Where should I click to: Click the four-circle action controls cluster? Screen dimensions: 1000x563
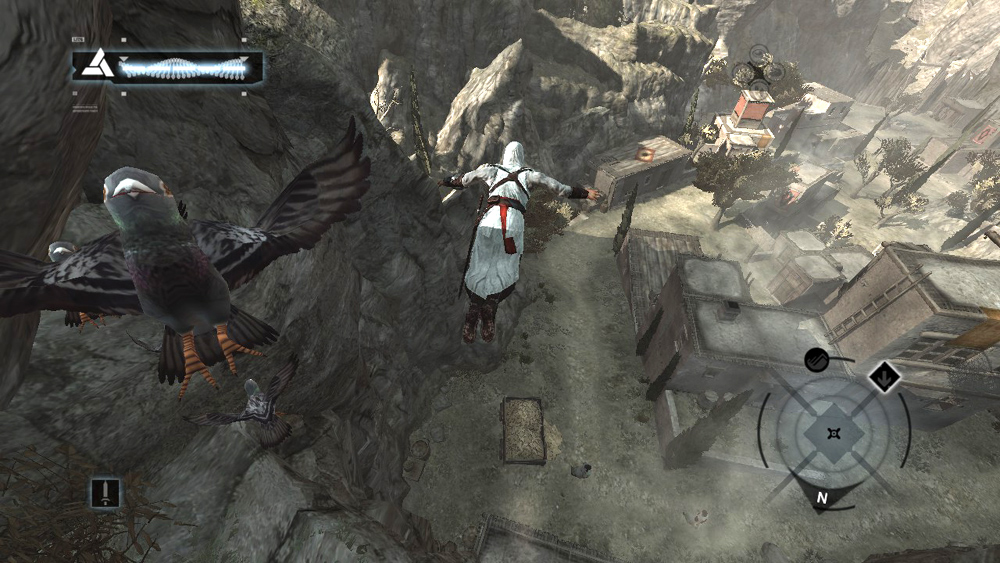tap(757, 72)
